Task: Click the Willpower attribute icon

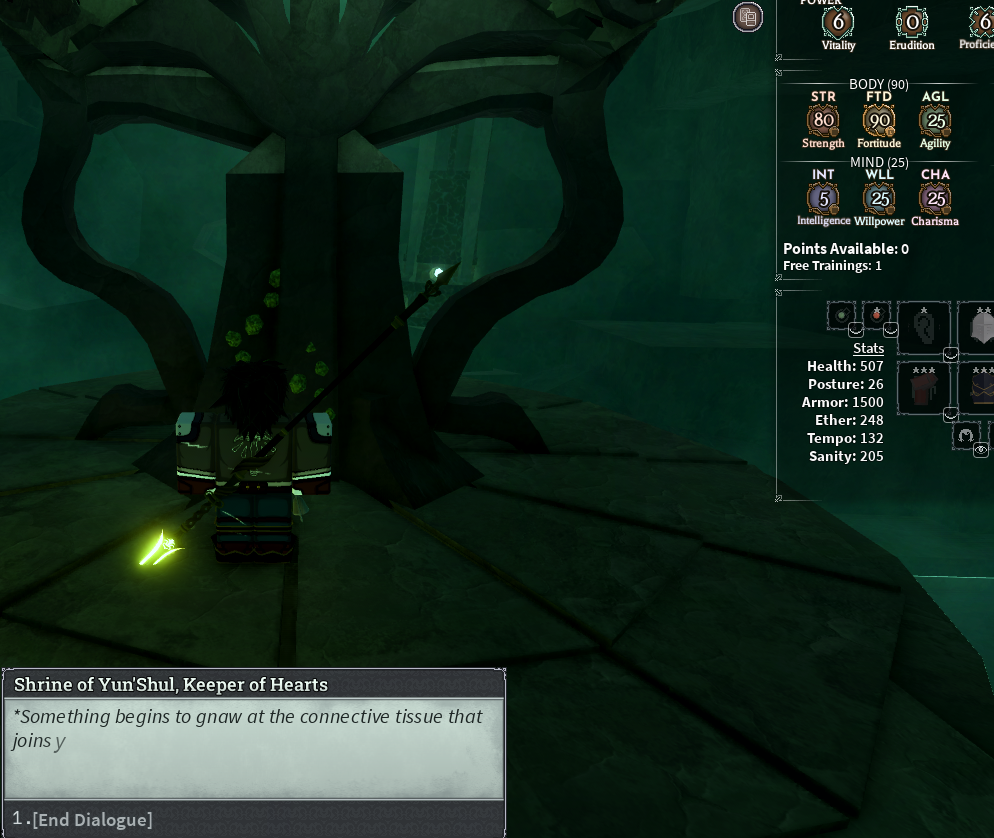Action: pyautogui.click(x=879, y=198)
